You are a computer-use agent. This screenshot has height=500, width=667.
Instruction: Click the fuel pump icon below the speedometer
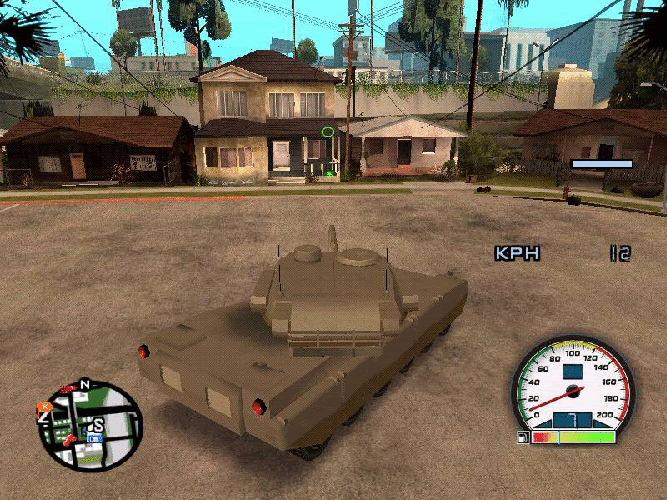click(522, 437)
